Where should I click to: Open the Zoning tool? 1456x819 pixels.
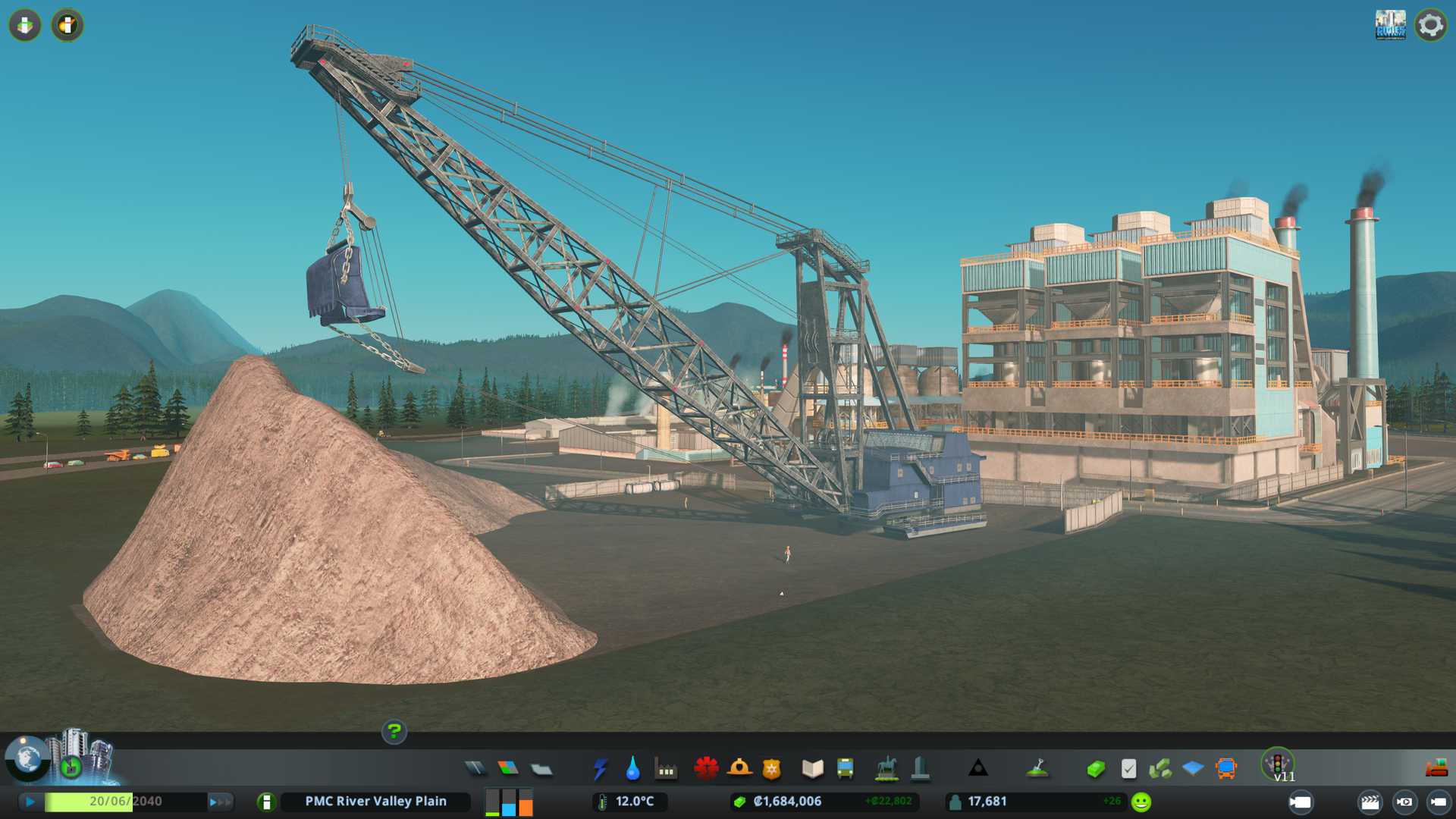point(508,769)
